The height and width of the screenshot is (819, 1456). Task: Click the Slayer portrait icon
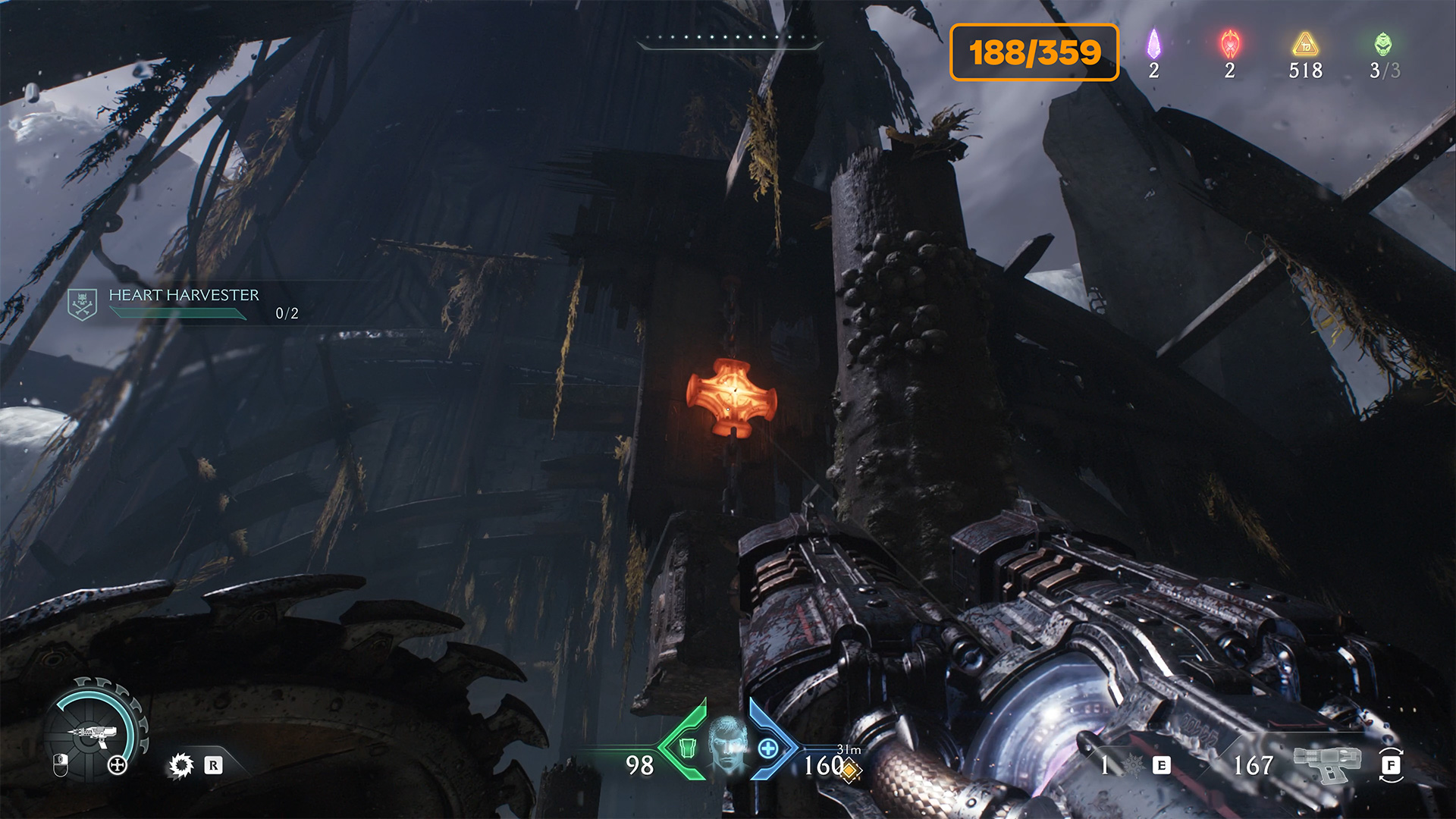click(x=726, y=742)
